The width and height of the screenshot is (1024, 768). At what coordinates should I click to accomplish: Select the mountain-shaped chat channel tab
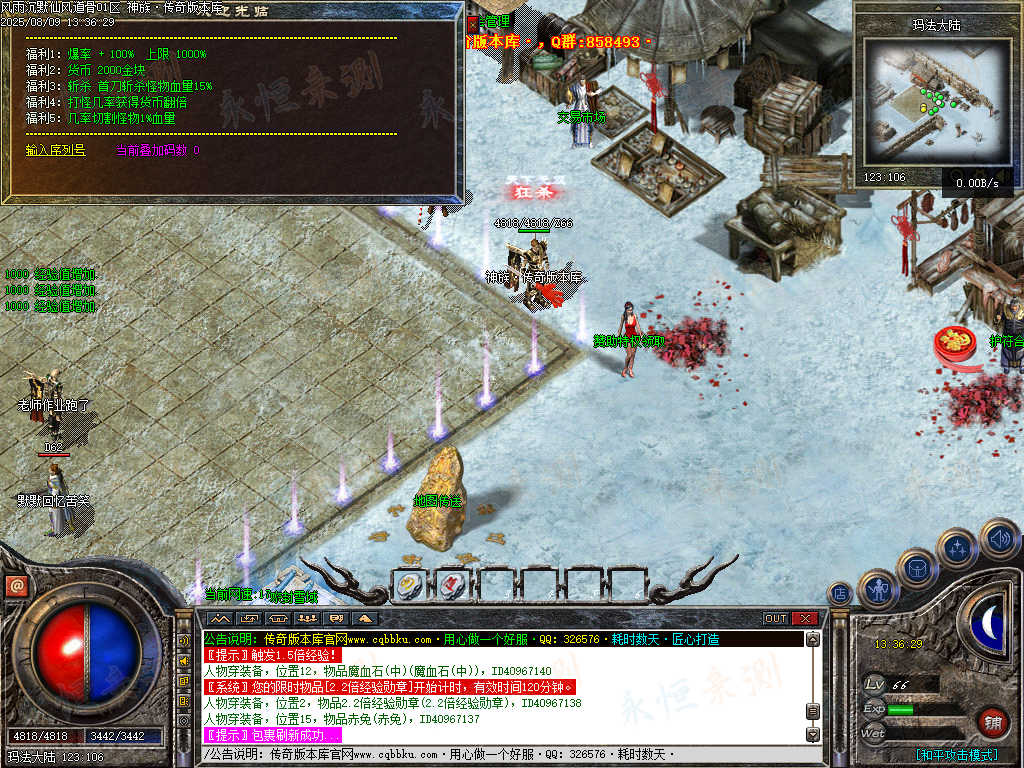click(219, 618)
